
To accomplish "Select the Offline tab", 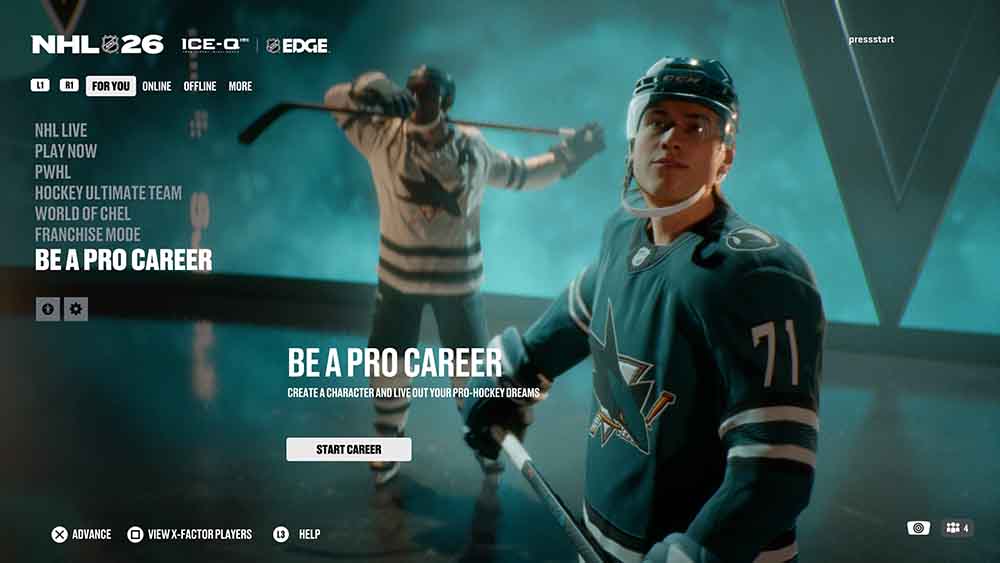I will (199, 86).
